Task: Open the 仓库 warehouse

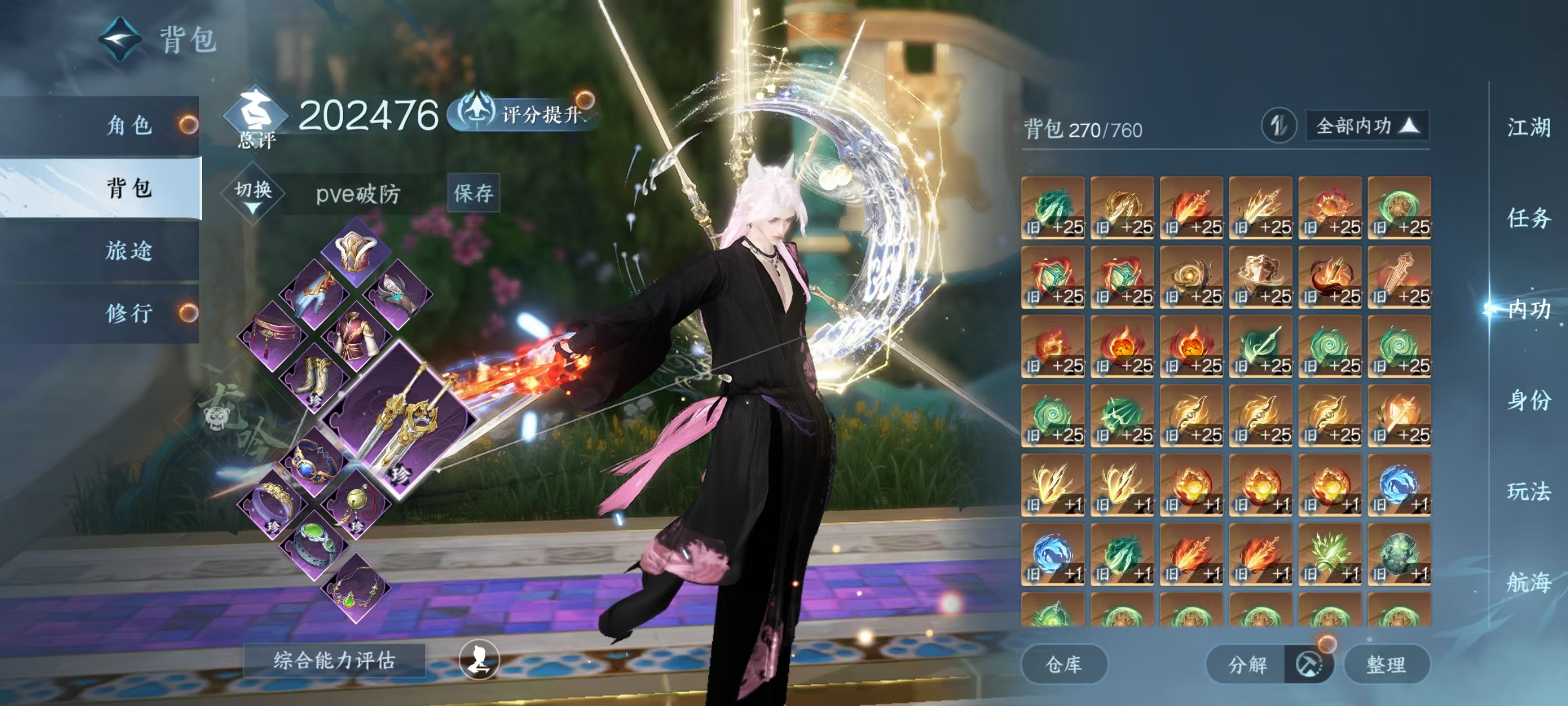Action: [1063, 664]
